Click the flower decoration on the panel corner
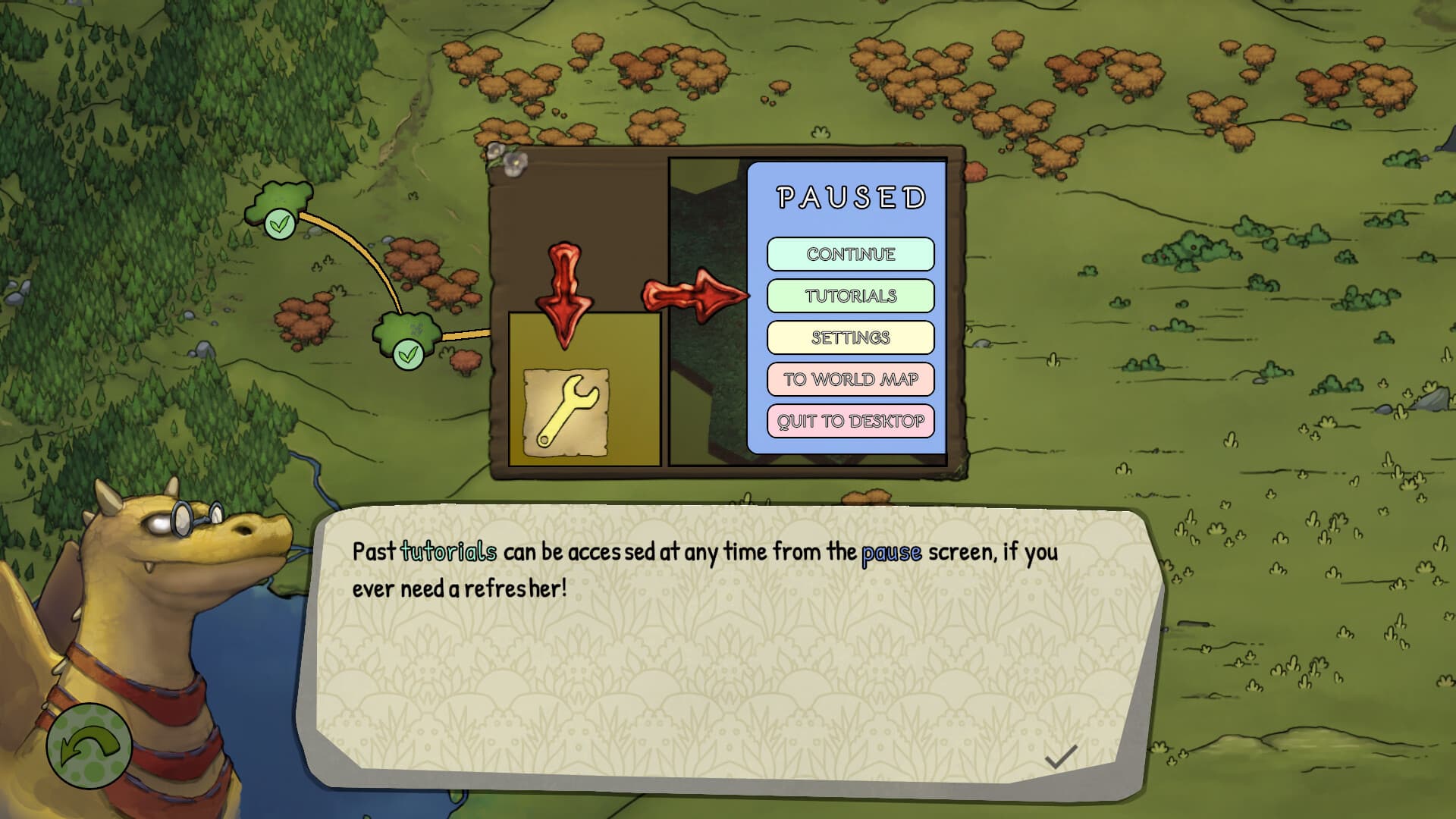The image size is (1456, 819). pyautogui.click(x=515, y=162)
